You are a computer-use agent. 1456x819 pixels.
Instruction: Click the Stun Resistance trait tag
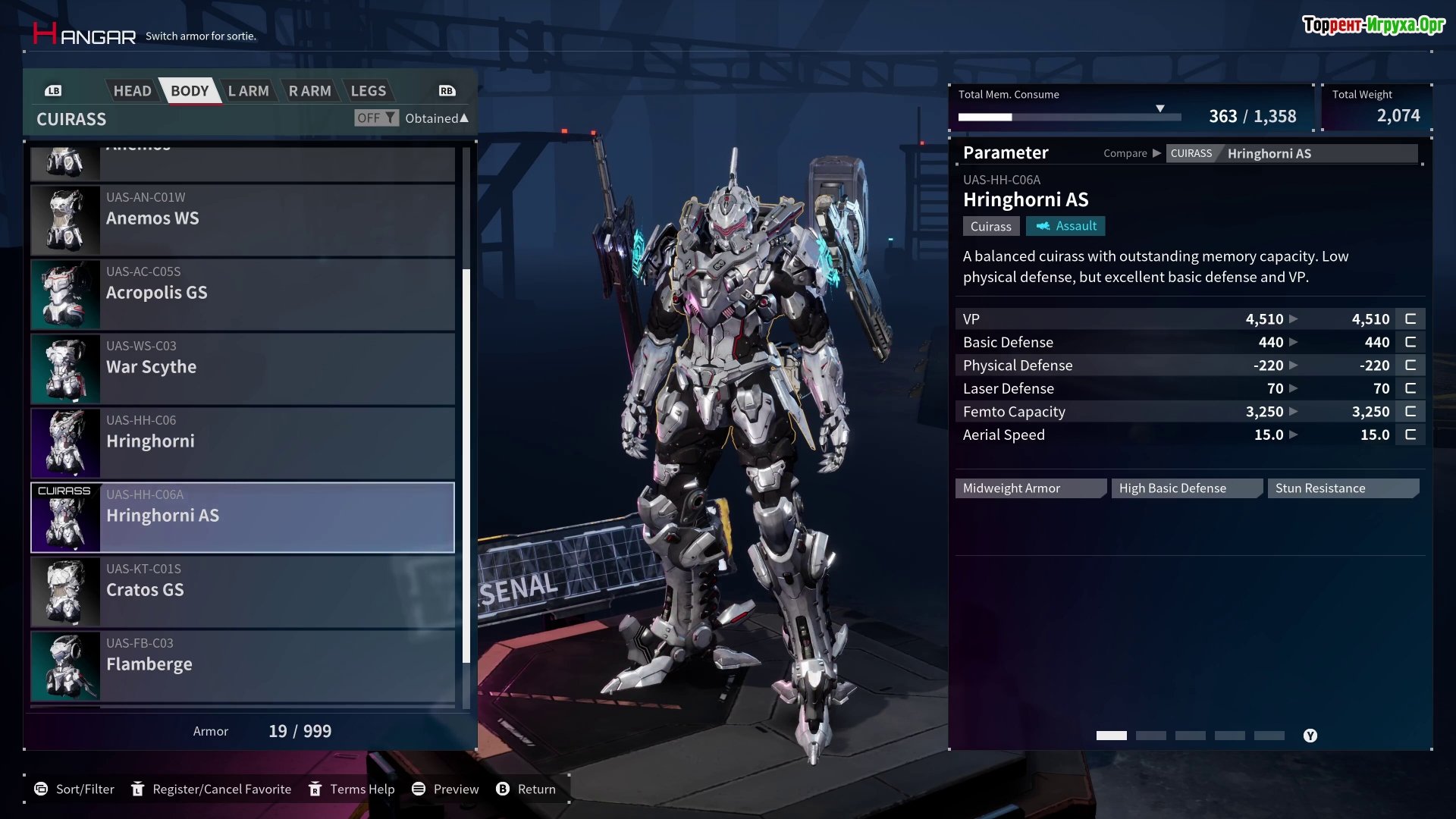[x=1341, y=488]
